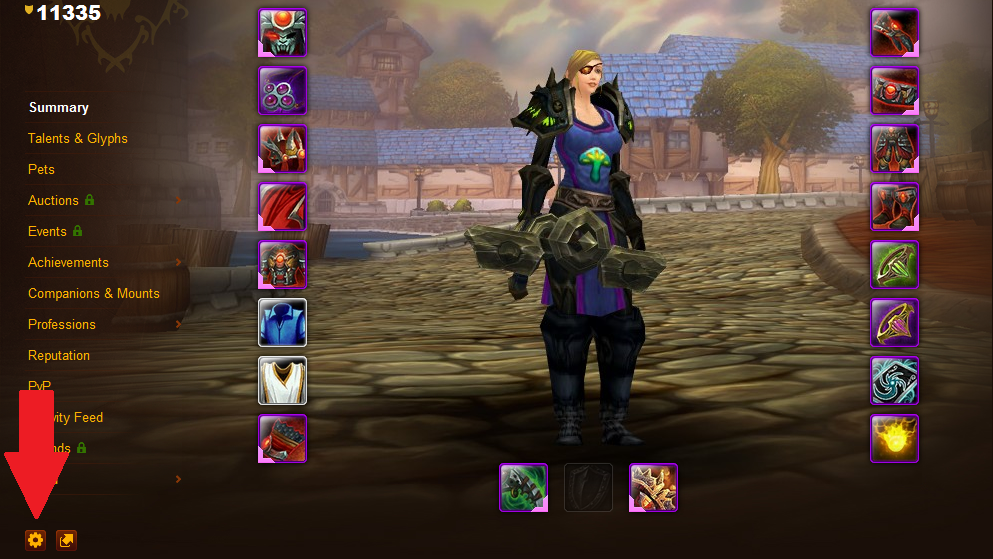The width and height of the screenshot is (993, 559).
Task: Show the Achievements section
Action: pyautogui.click(x=68, y=263)
